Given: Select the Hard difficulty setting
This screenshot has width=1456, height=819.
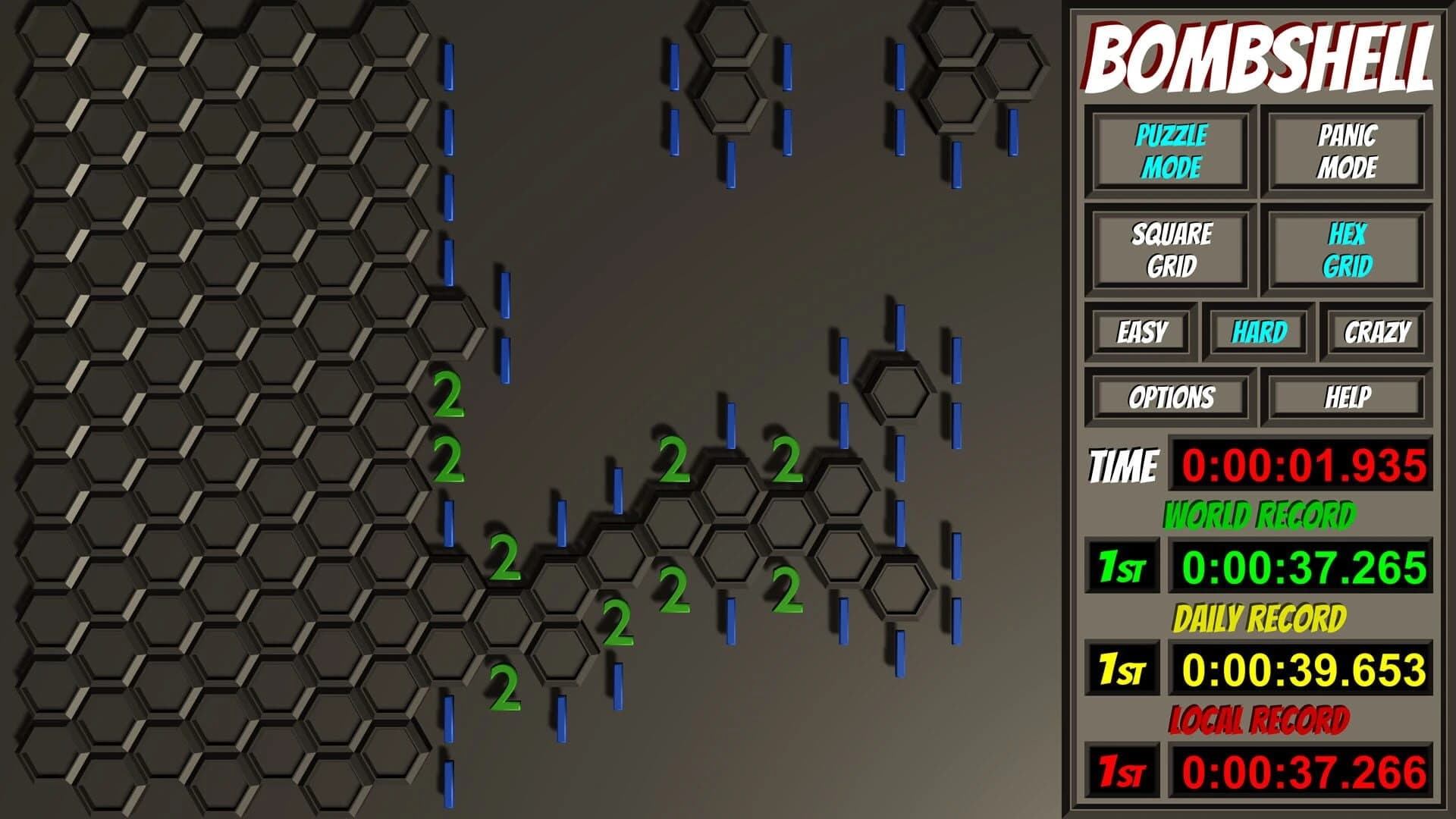Looking at the screenshot, I should (1260, 331).
